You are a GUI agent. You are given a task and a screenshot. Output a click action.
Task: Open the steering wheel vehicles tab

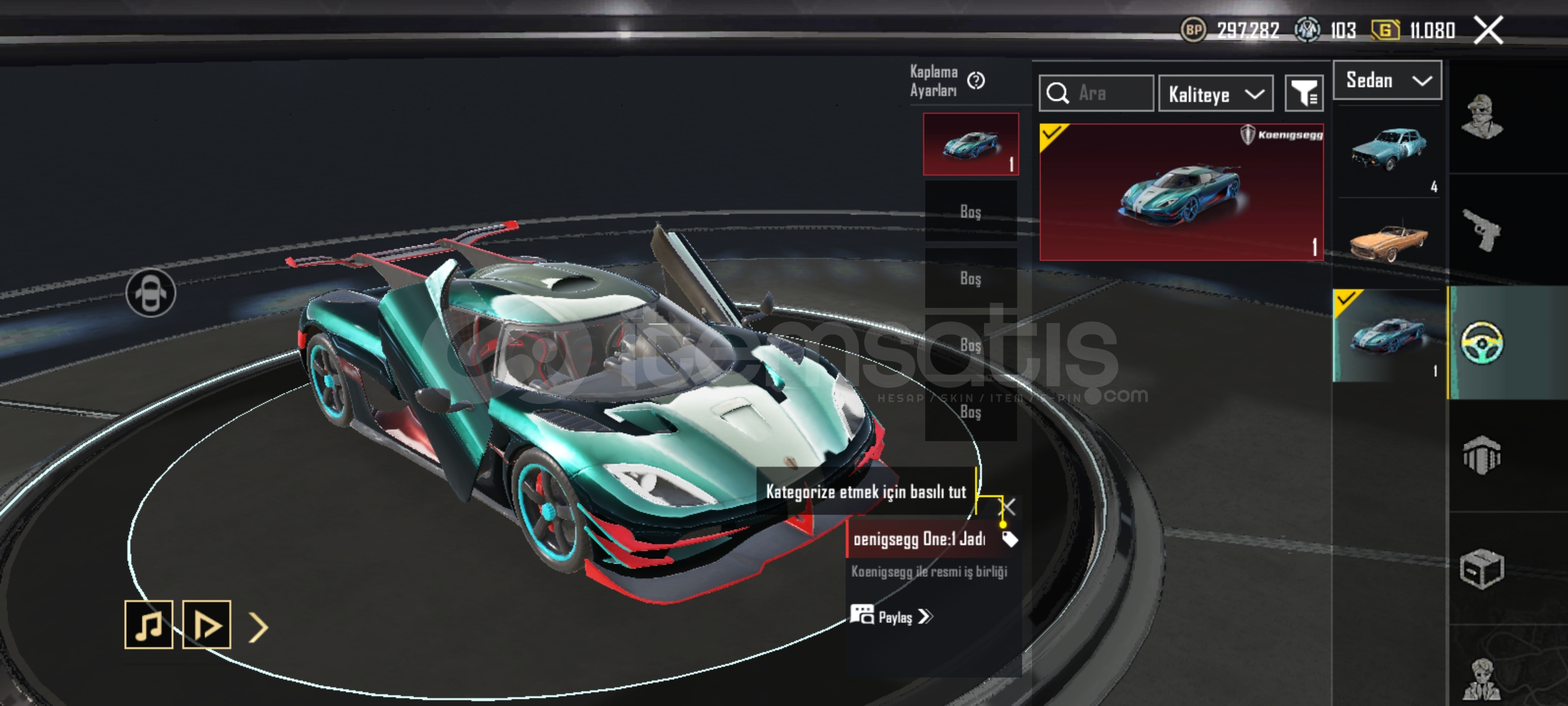coord(1482,343)
